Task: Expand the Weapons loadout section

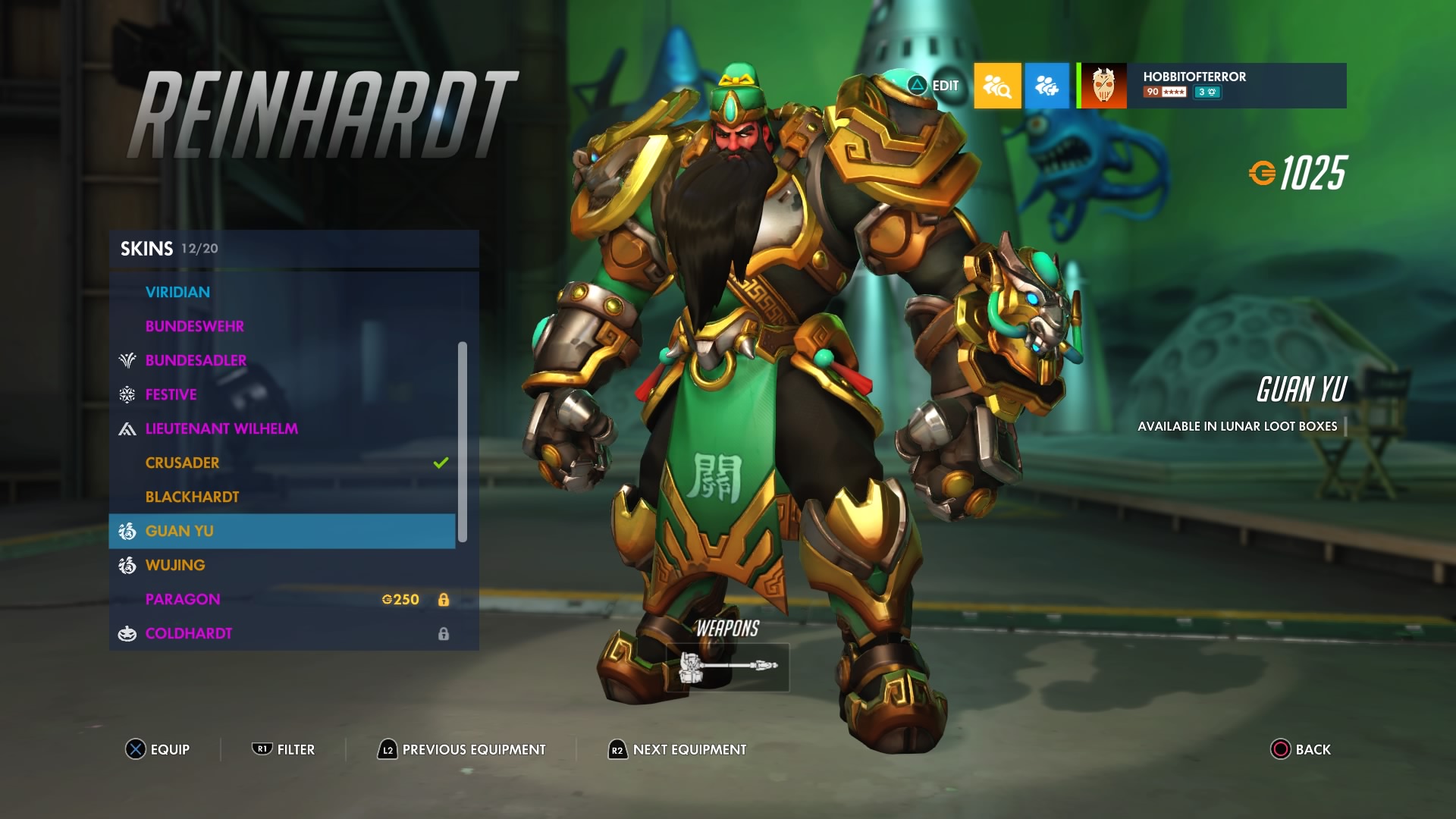Action: click(x=728, y=667)
